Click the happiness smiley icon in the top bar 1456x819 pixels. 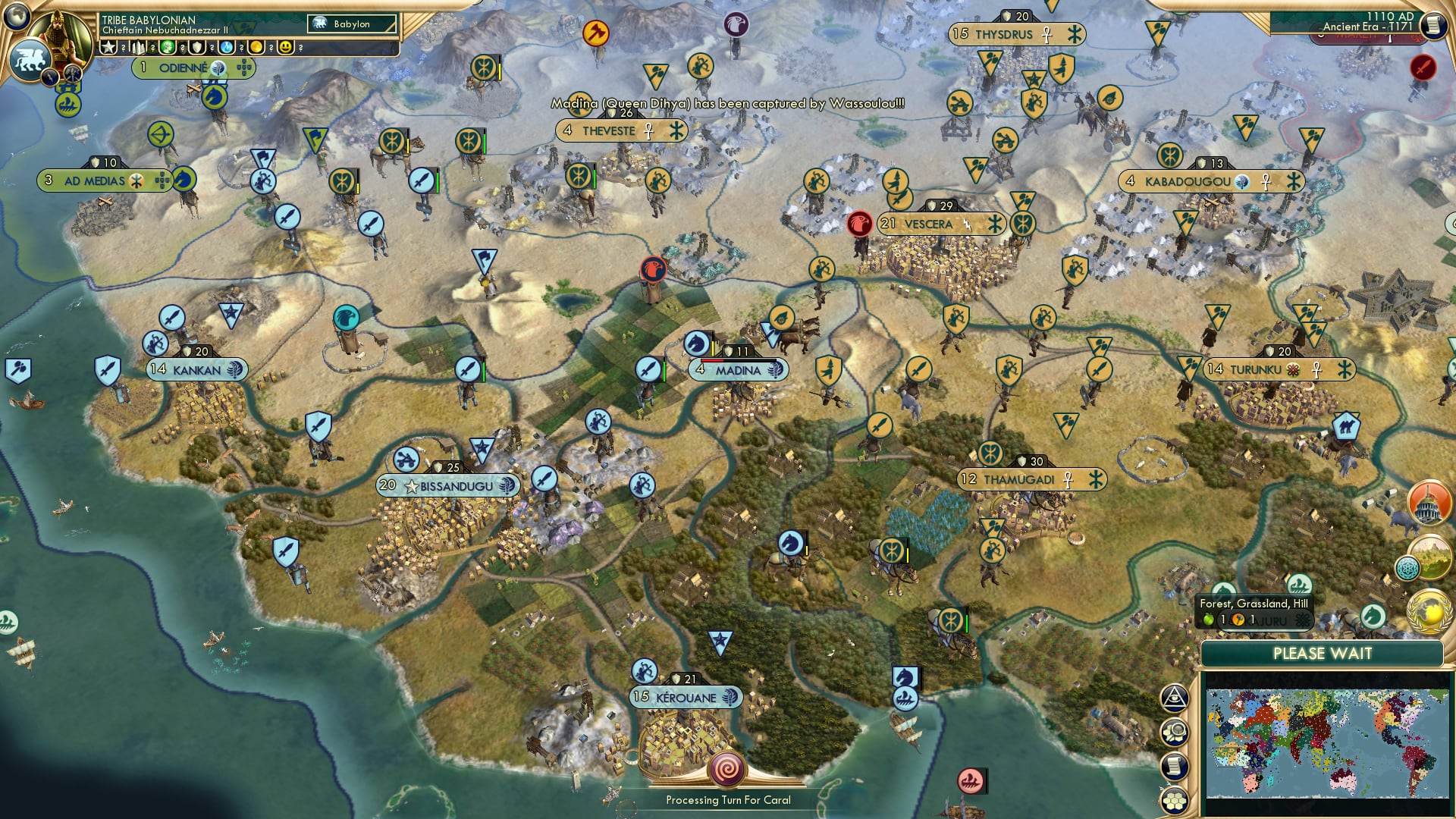click(287, 47)
